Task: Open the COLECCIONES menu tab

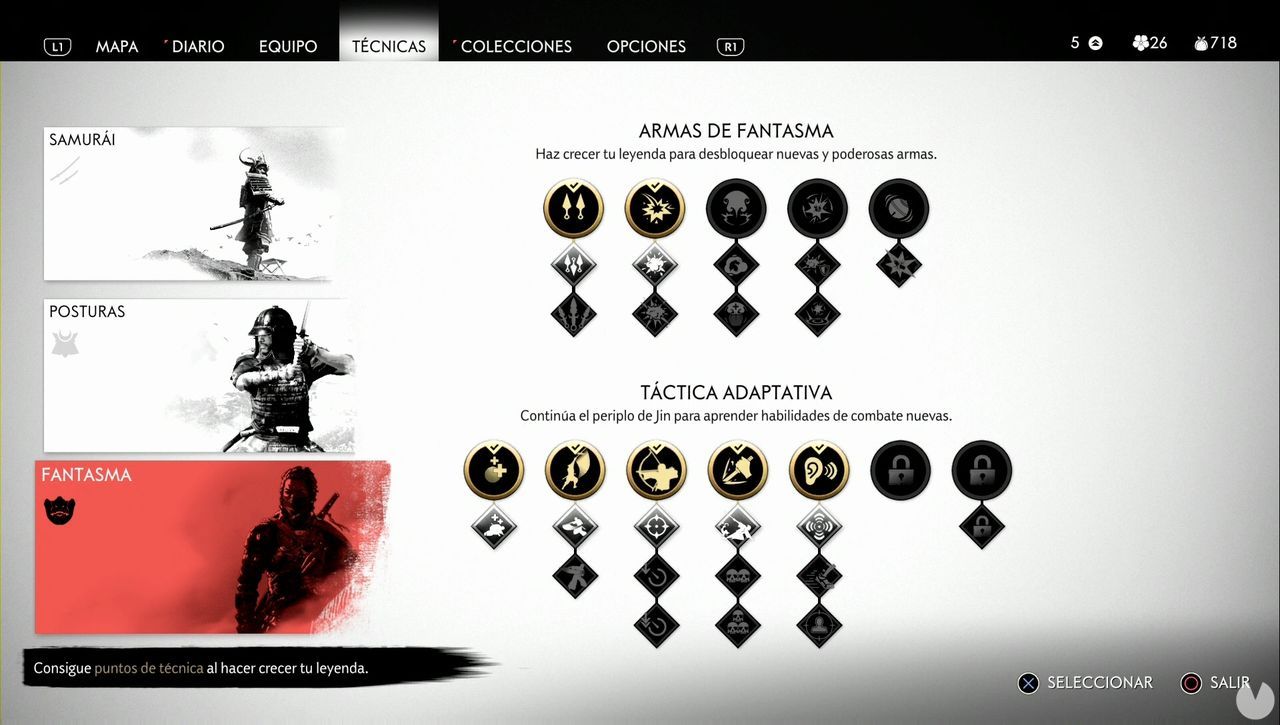Action: coord(513,46)
